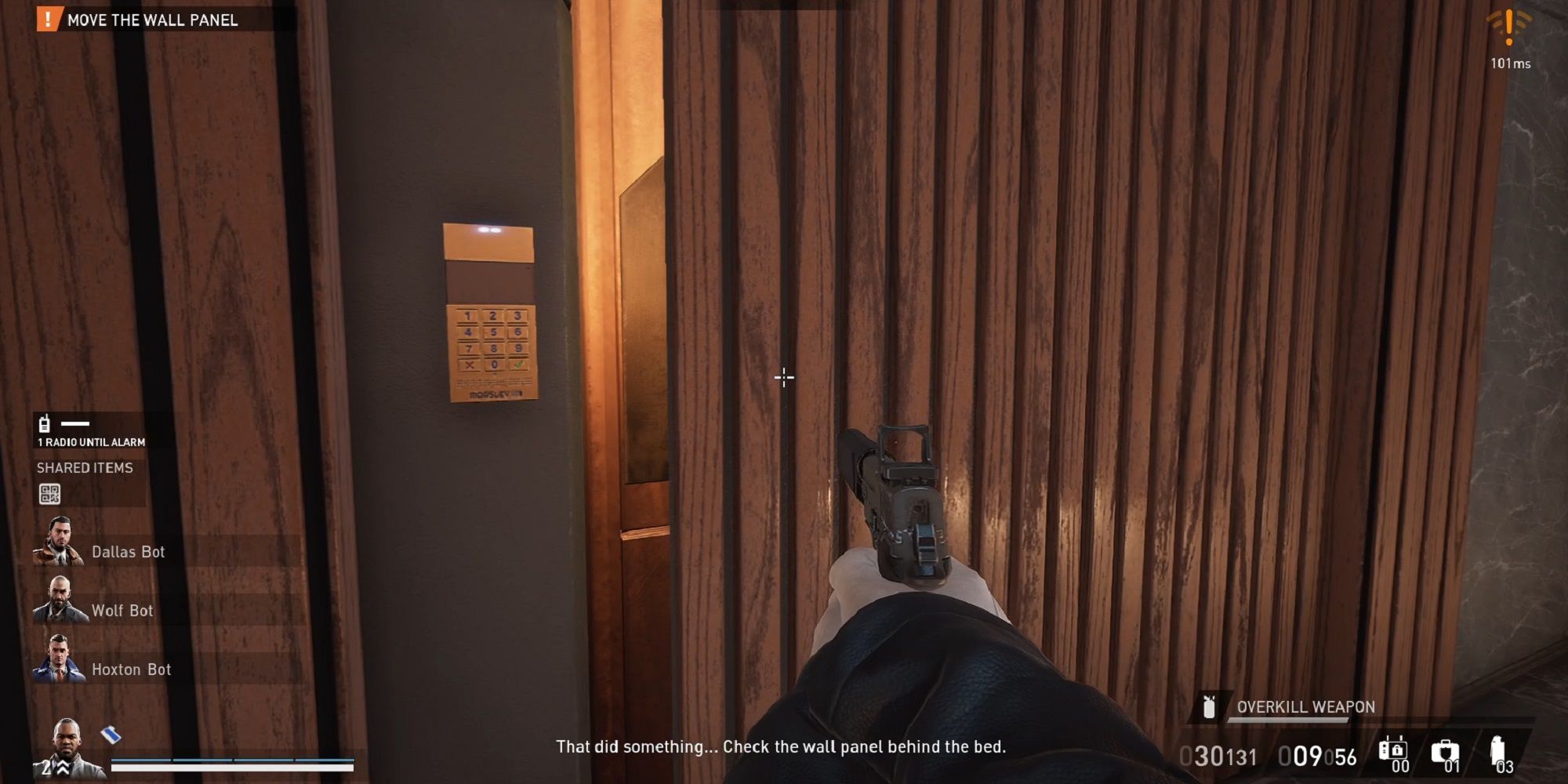1568x784 pixels.
Task: Click the Overkill Weapon grenade icon
Action: tap(1210, 708)
